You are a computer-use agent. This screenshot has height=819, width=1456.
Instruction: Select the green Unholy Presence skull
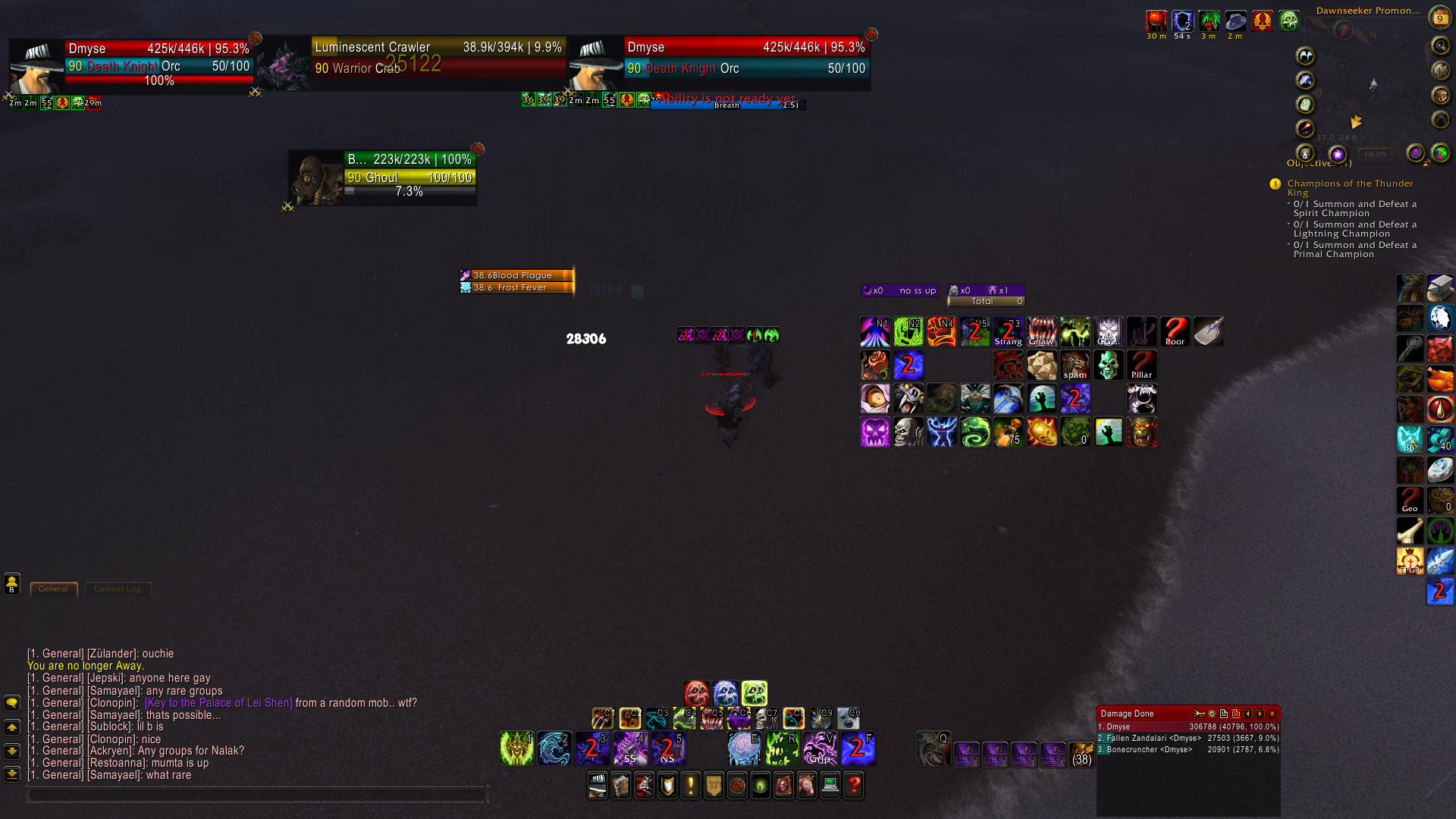pos(754,693)
